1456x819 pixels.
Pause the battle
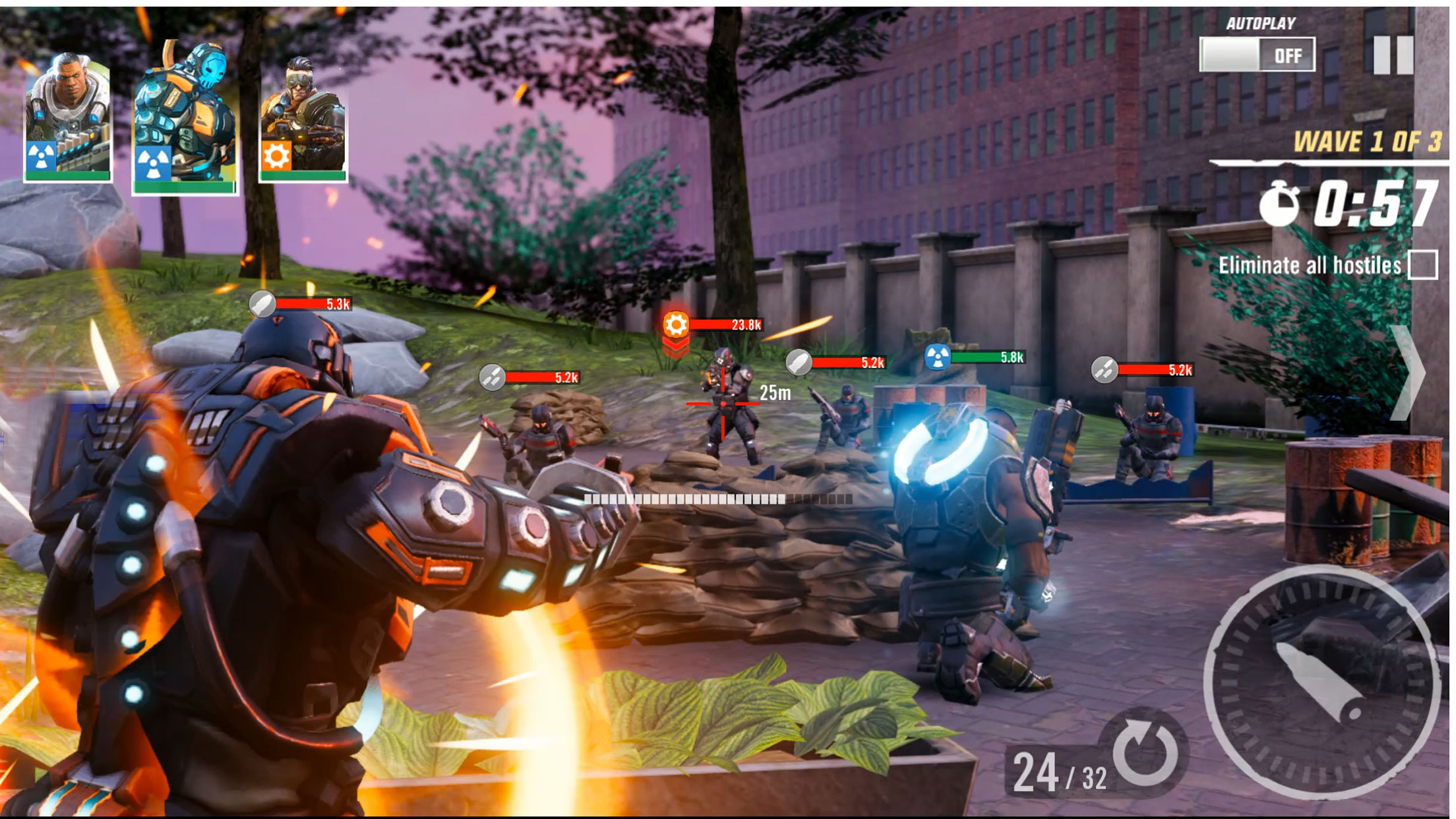click(x=1393, y=55)
